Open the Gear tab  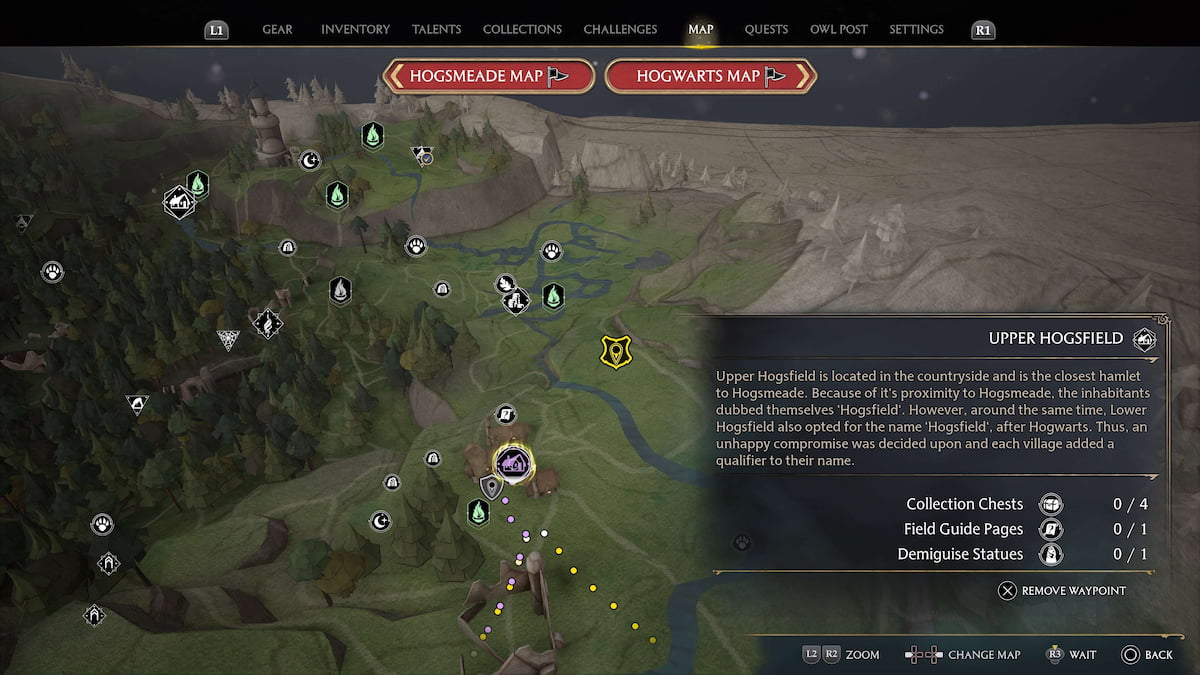(277, 29)
